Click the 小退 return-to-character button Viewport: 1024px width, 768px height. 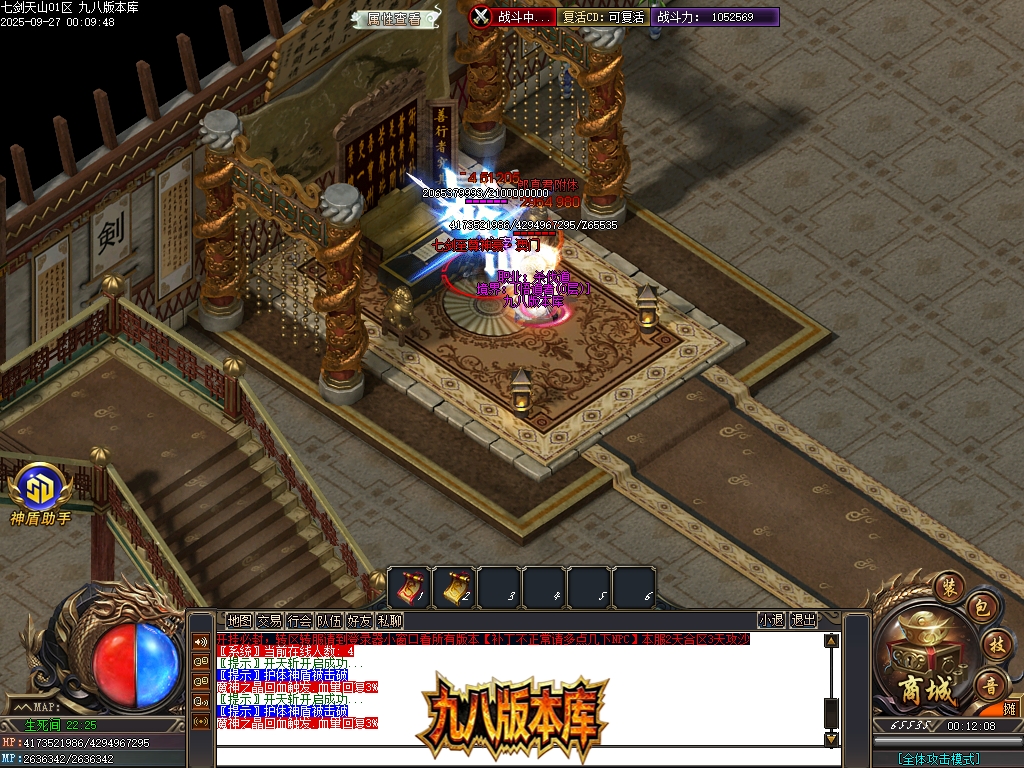pyautogui.click(x=771, y=621)
